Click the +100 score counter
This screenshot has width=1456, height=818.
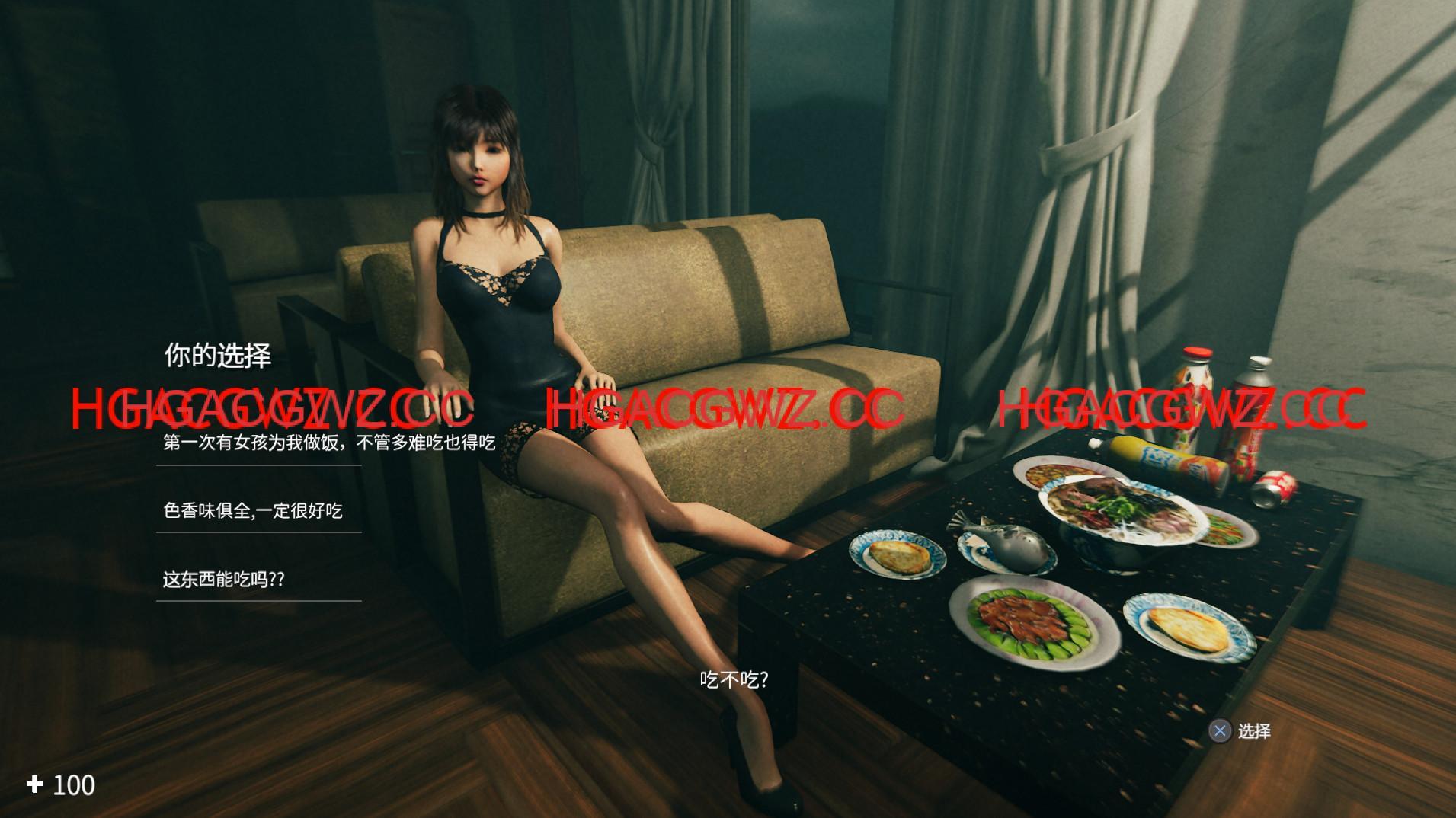click(x=59, y=784)
